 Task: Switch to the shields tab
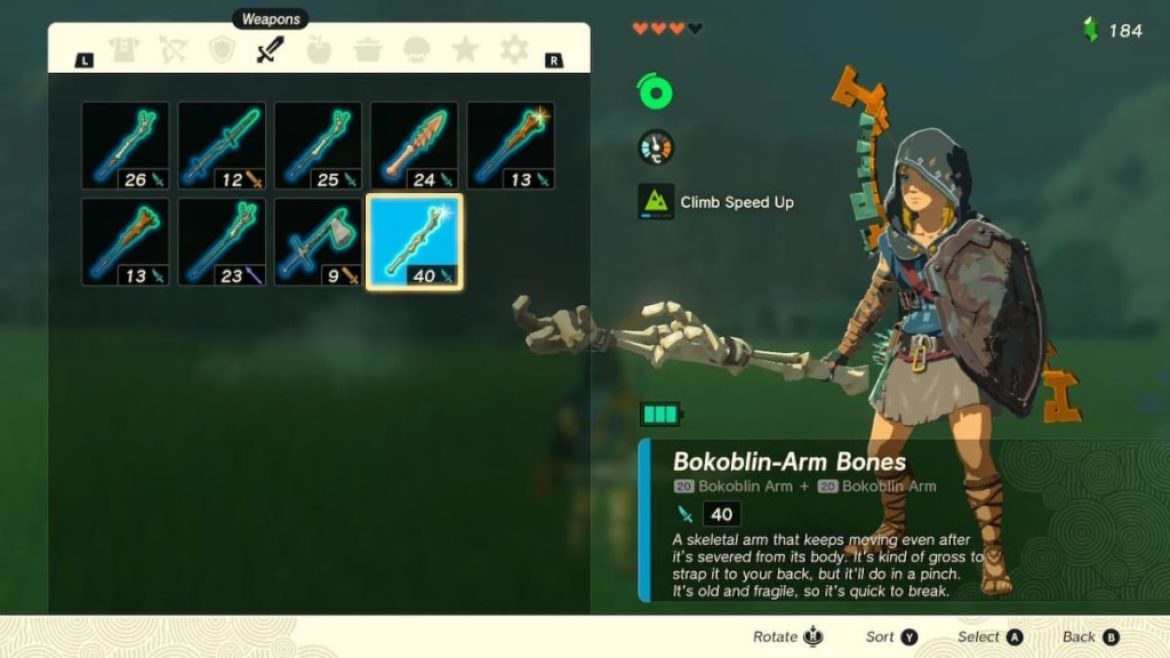click(221, 50)
